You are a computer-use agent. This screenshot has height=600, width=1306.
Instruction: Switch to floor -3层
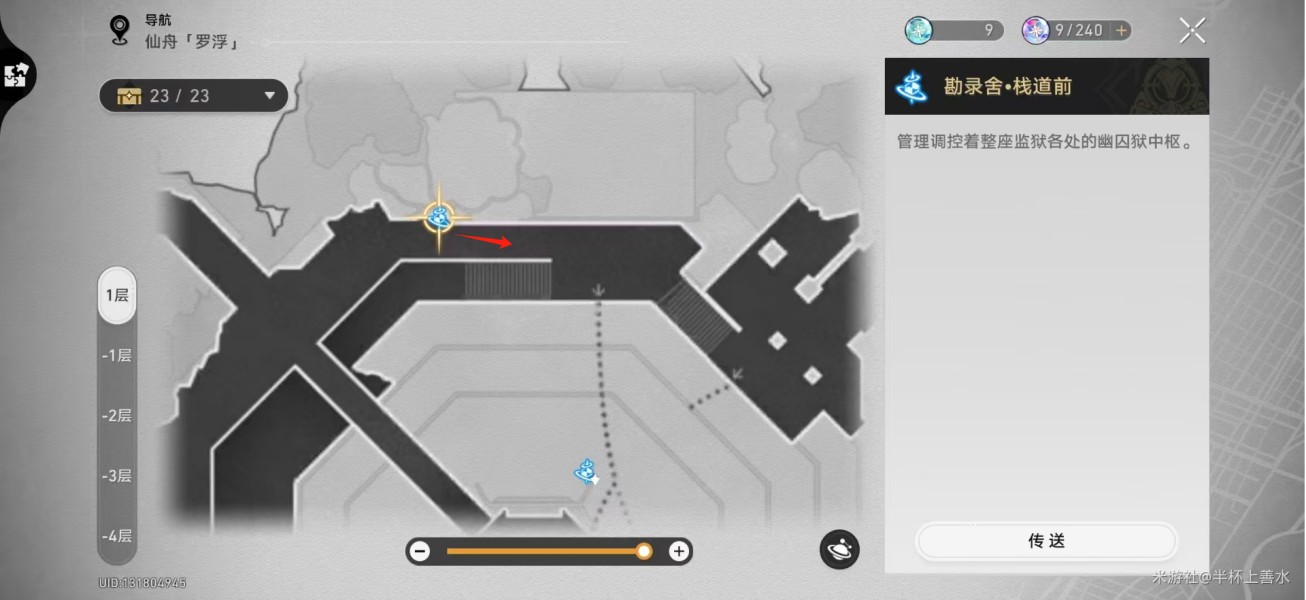pos(117,475)
